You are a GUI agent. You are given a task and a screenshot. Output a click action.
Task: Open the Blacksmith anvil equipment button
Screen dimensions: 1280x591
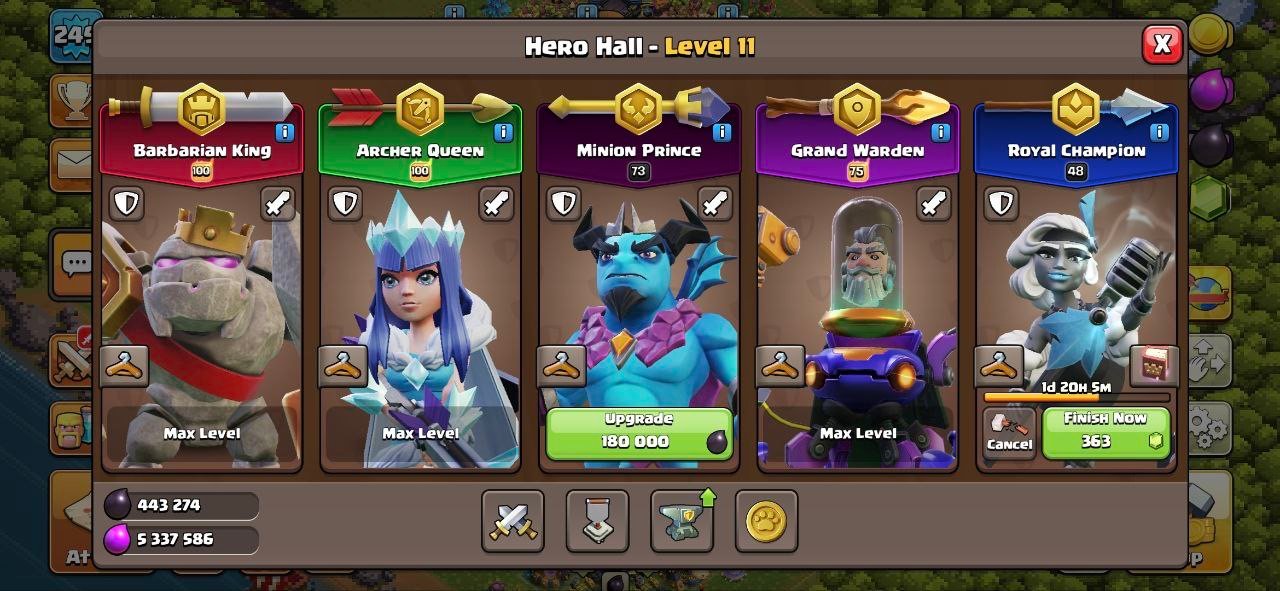(682, 521)
